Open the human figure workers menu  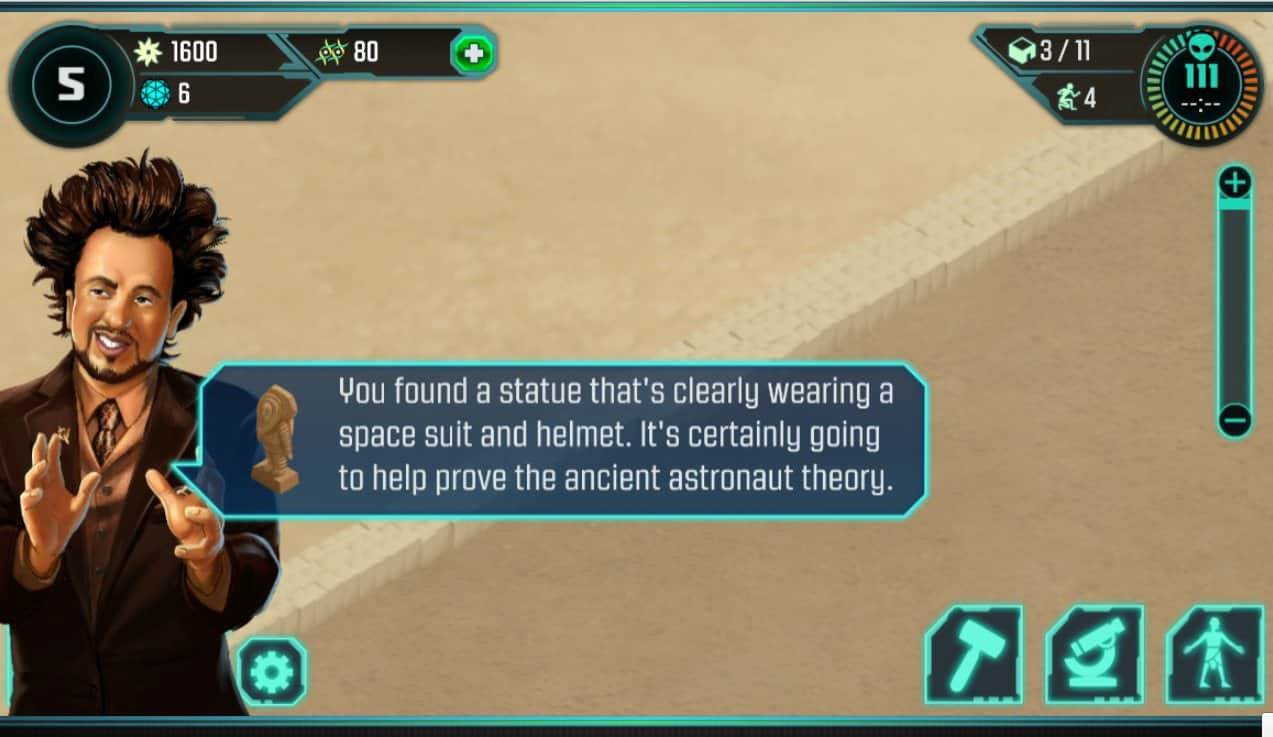coord(1214,654)
